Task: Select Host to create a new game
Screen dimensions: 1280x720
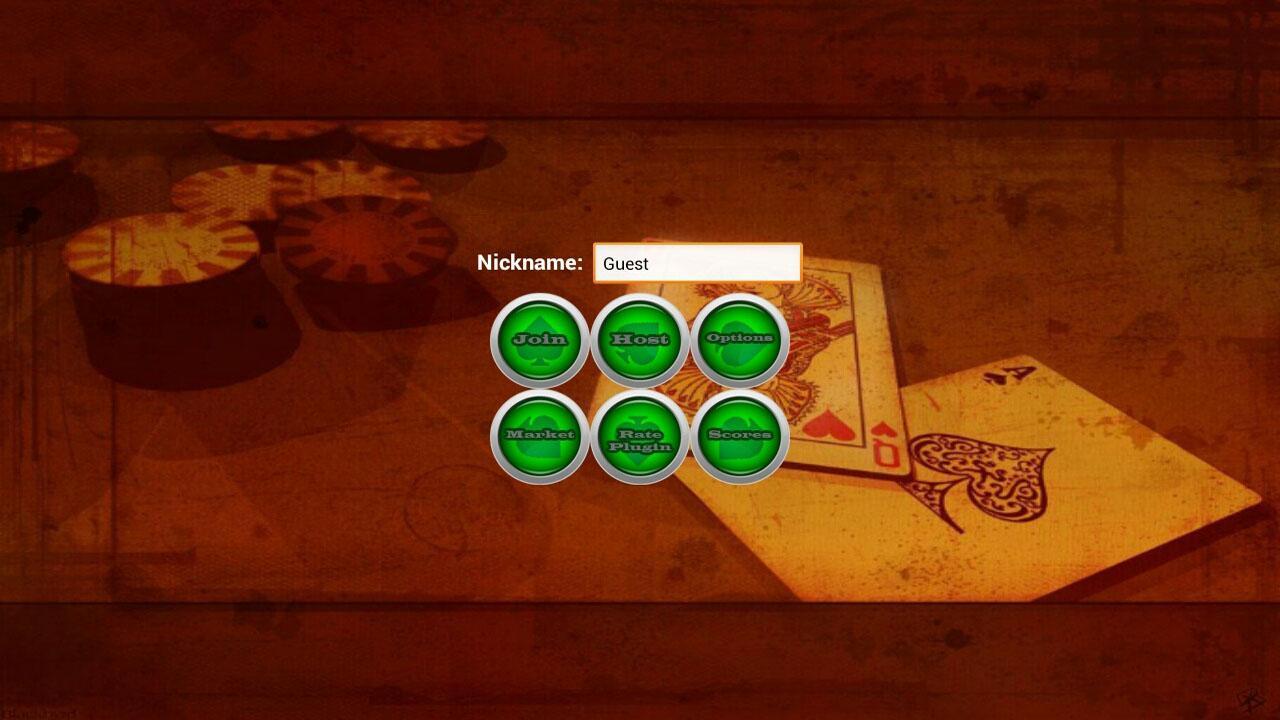Action: (641, 339)
